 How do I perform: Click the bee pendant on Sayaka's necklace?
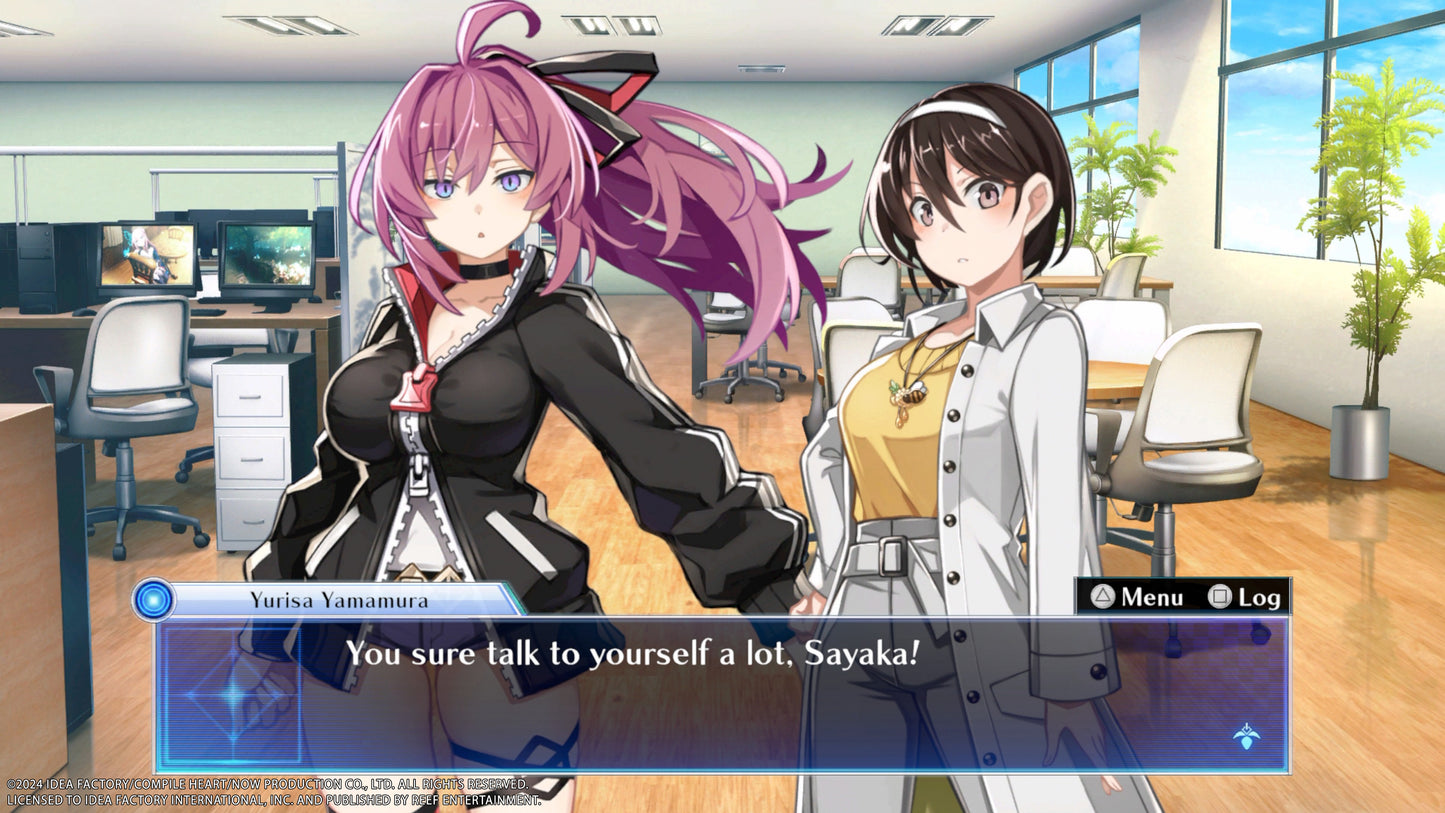pos(911,394)
